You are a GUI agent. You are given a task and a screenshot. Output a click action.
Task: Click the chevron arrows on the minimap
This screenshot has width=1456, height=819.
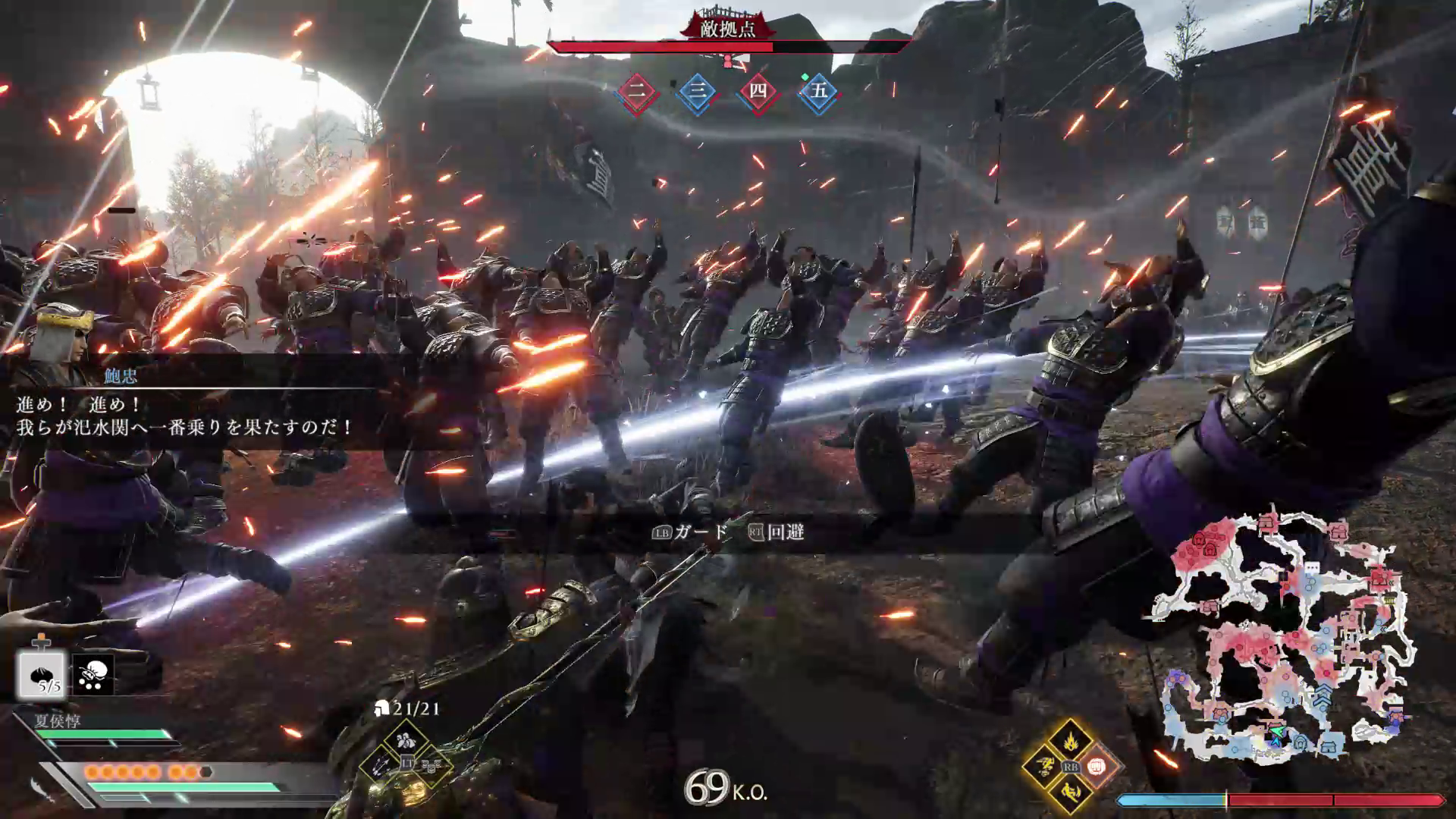pos(1323,695)
